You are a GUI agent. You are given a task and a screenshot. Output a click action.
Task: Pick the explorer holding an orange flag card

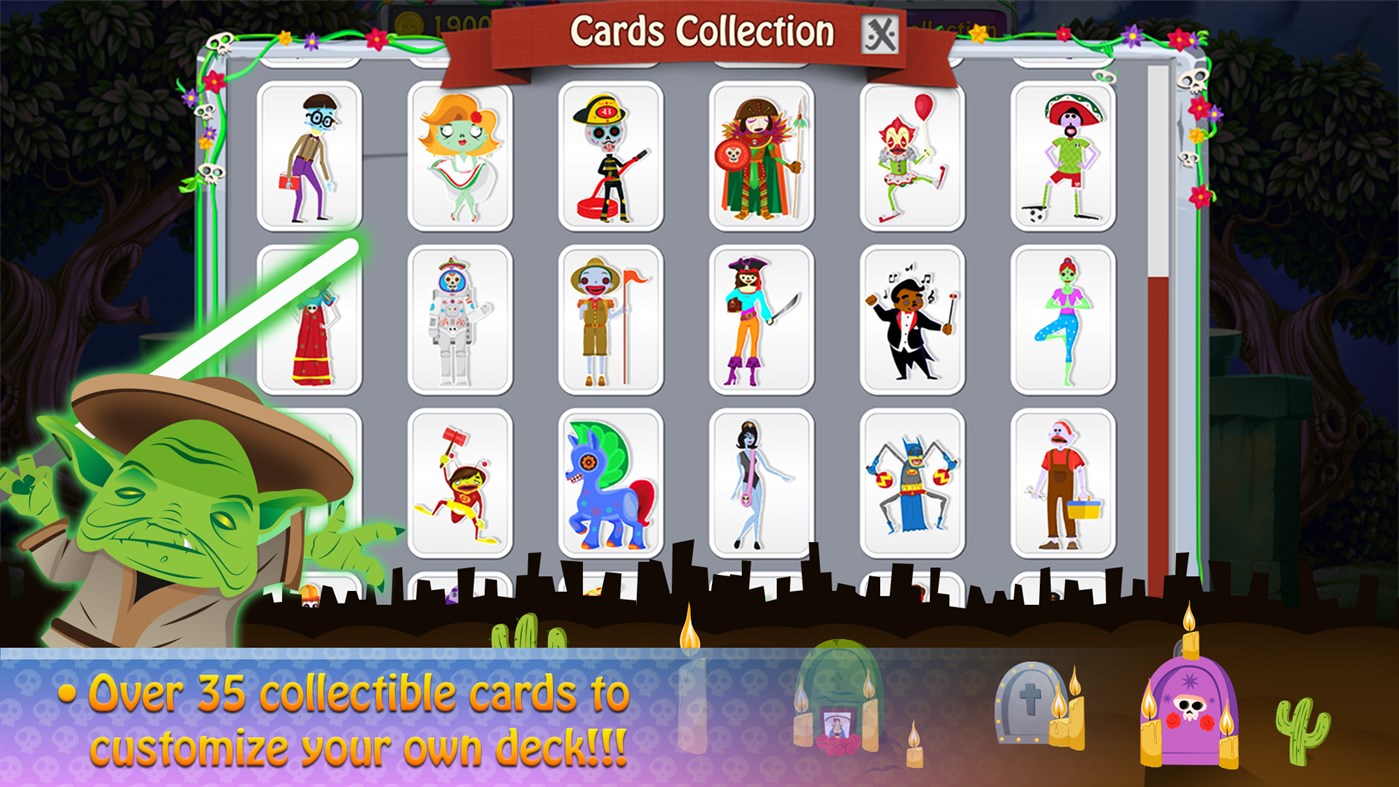(610, 318)
